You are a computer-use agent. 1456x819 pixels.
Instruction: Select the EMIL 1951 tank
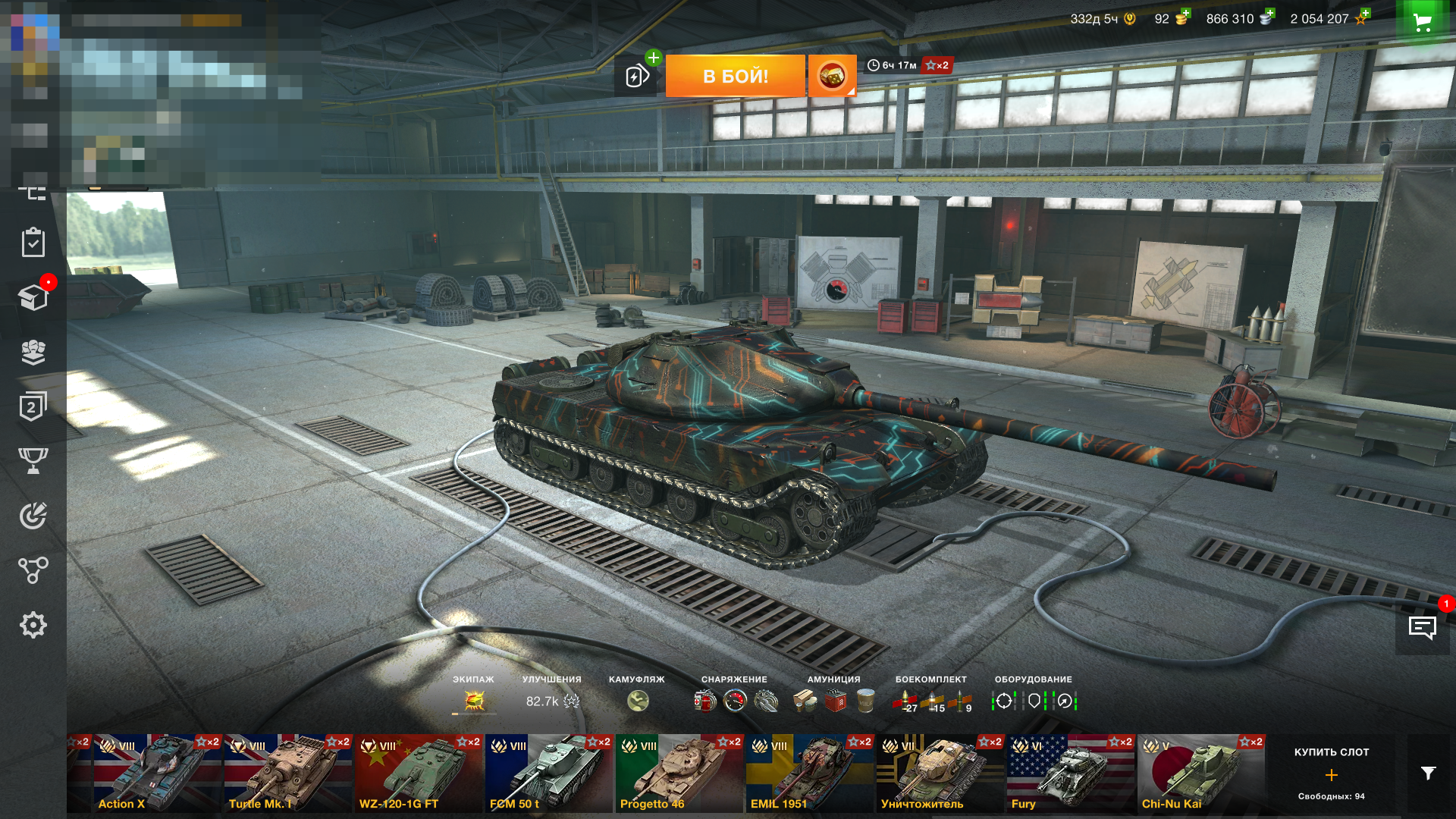point(810,773)
